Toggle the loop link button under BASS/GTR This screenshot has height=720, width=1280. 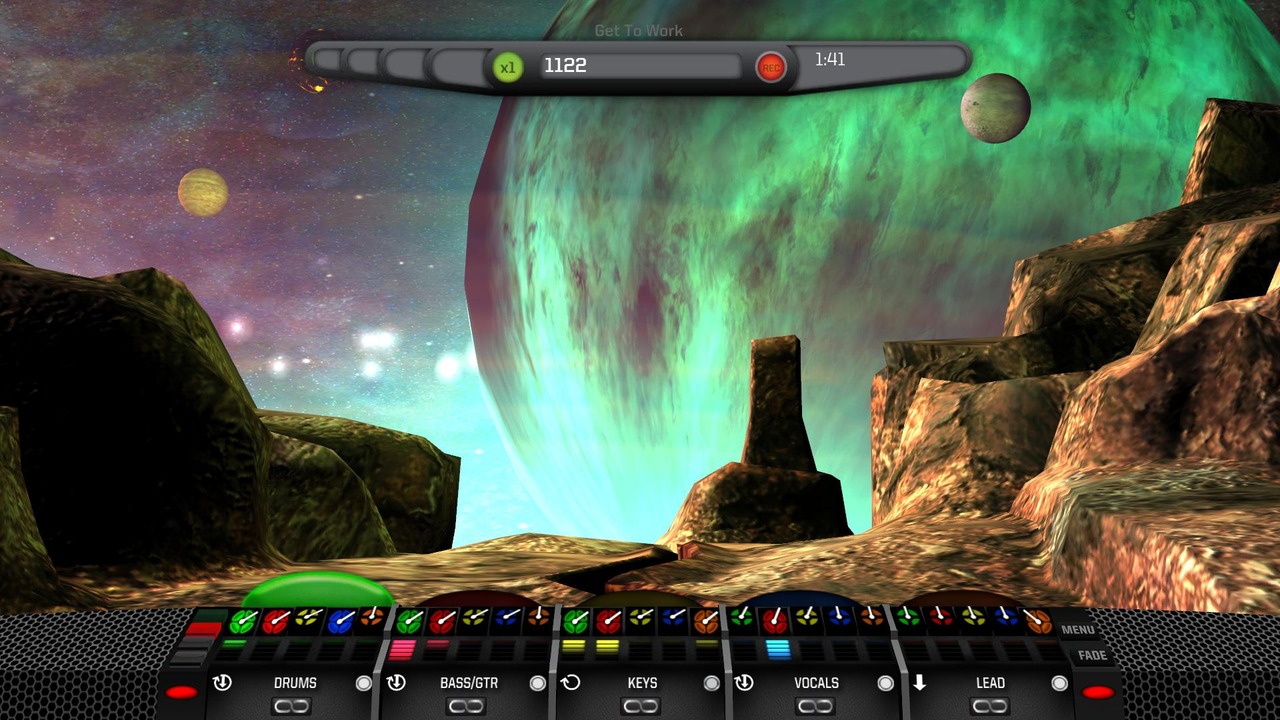(x=466, y=707)
